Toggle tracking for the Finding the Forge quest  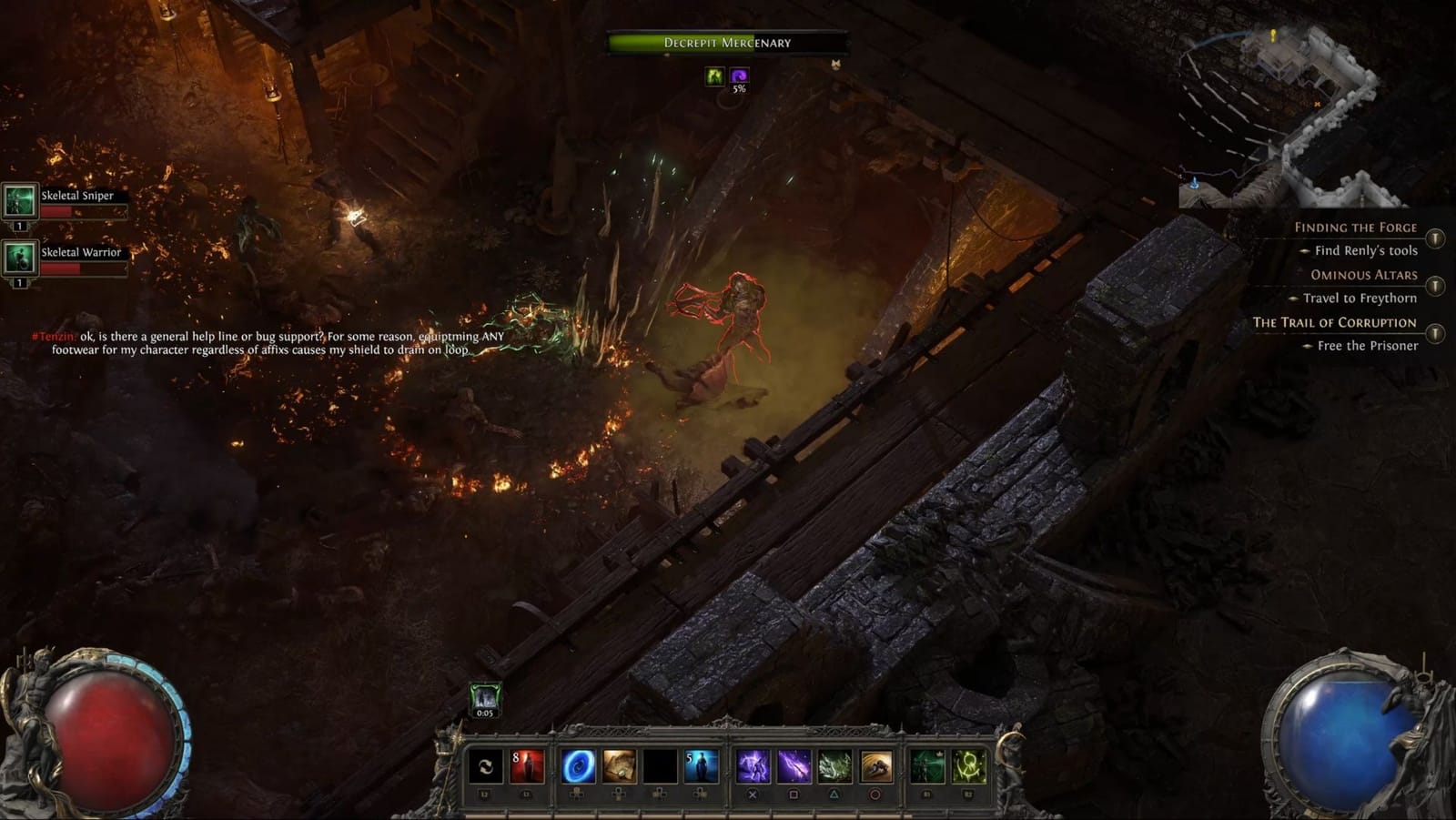(1435, 238)
